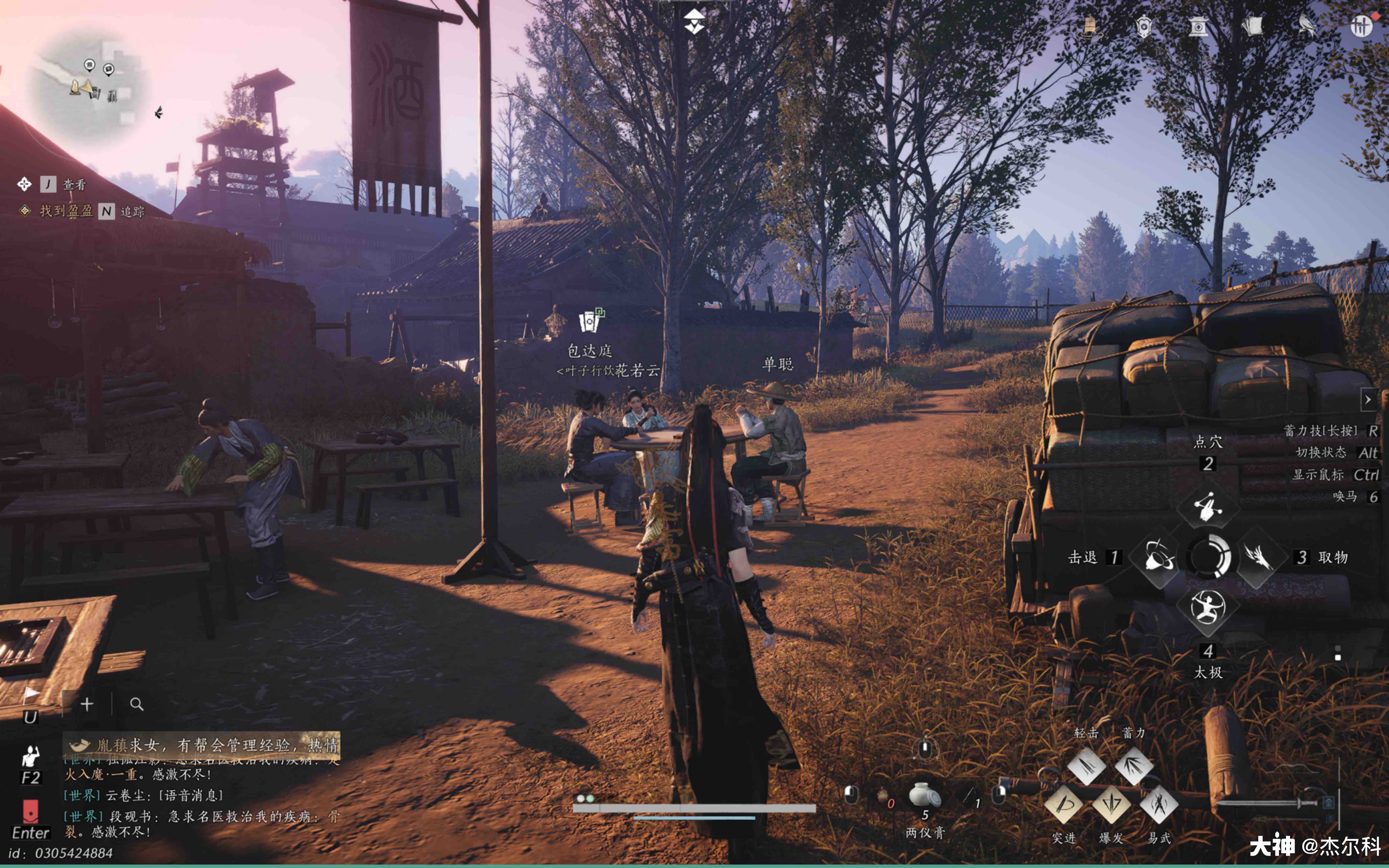The height and width of the screenshot is (868, 1389).
Task: Open the shield/achievement icon in top bar
Action: [x=1144, y=26]
